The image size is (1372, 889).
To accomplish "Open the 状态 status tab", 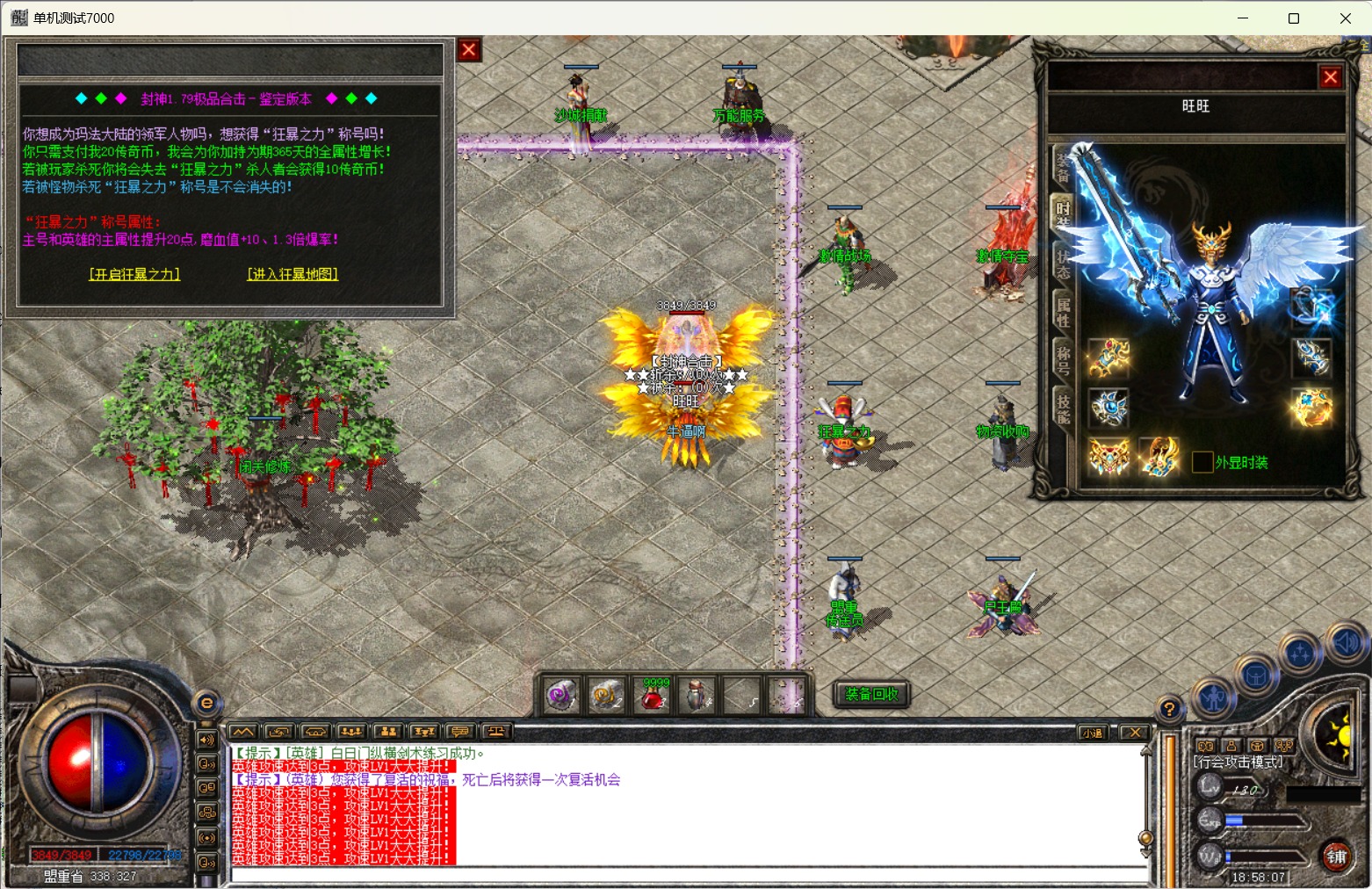I will pyautogui.click(x=1063, y=264).
